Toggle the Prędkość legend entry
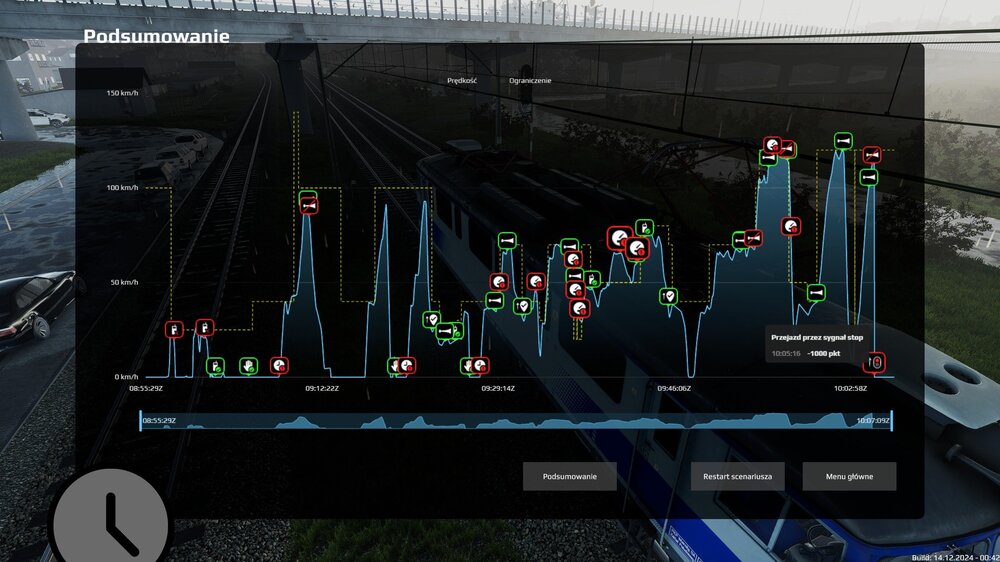This screenshot has height=562, width=1000. [461, 80]
